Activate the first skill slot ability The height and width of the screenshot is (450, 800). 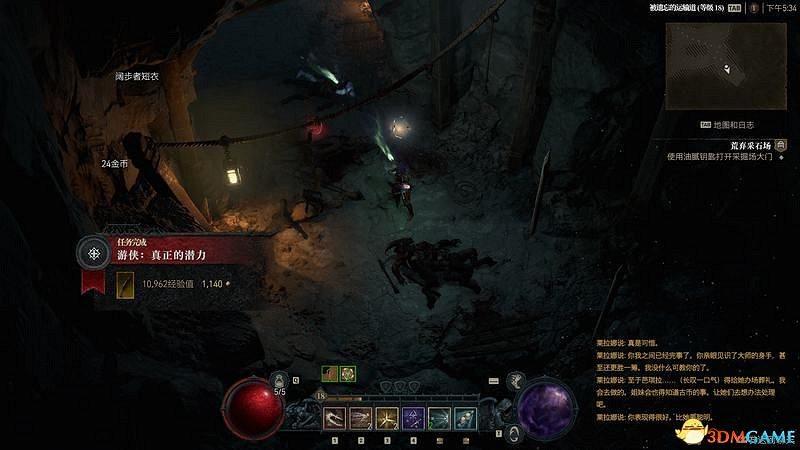pos(335,418)
